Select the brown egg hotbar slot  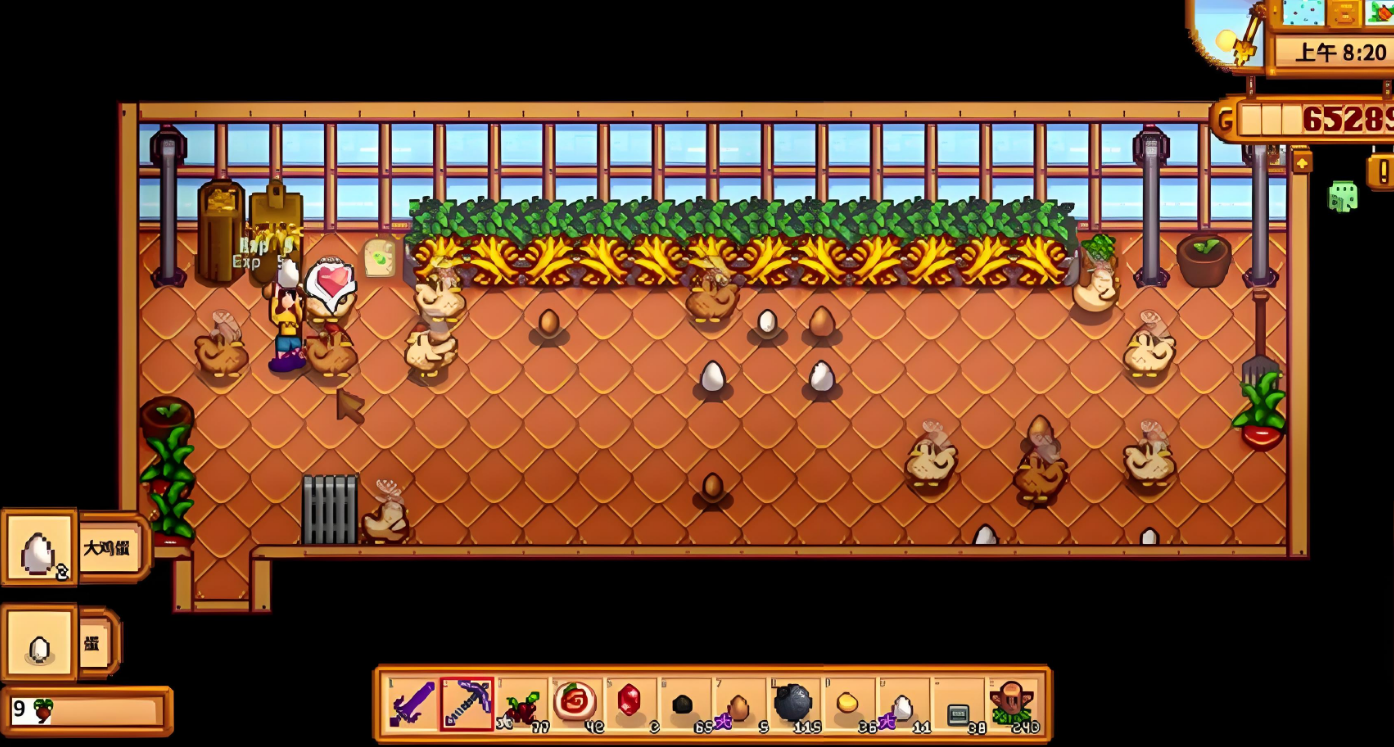pyautogui.click(x=738, y=704)
